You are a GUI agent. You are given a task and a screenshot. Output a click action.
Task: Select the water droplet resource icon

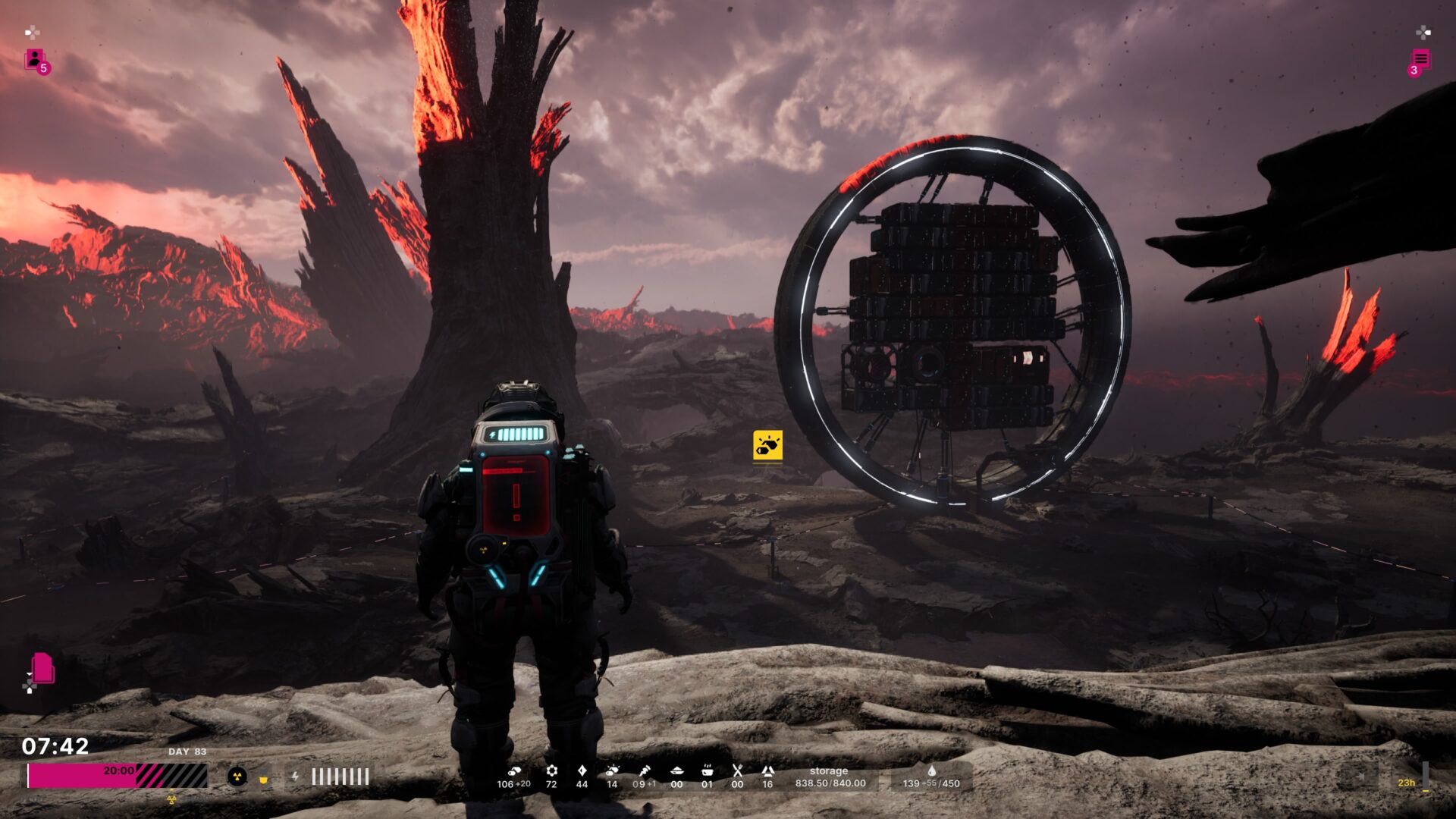pos(931,770)
